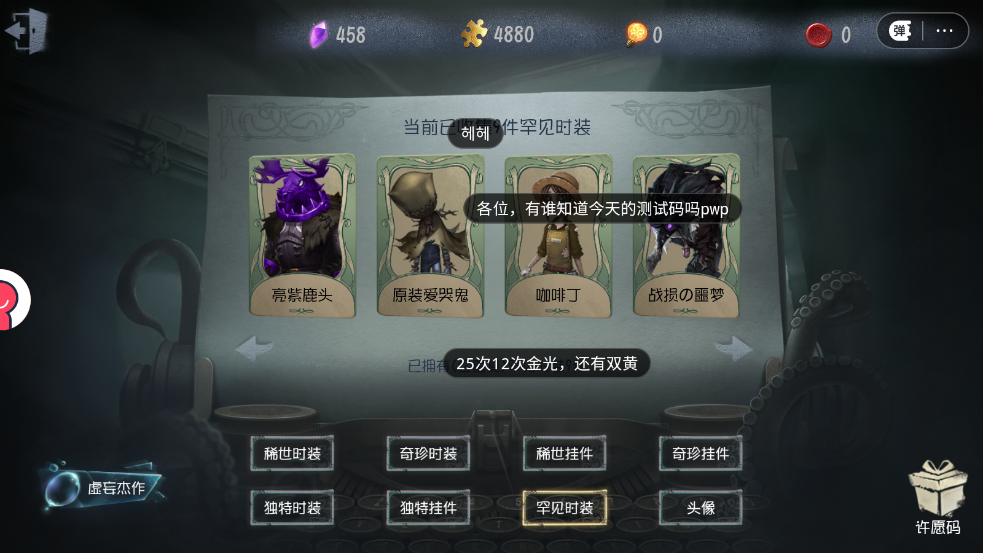Select the 独特时装 category
Image resolution: width=983 pixels, height=553 pixels.
292,508
